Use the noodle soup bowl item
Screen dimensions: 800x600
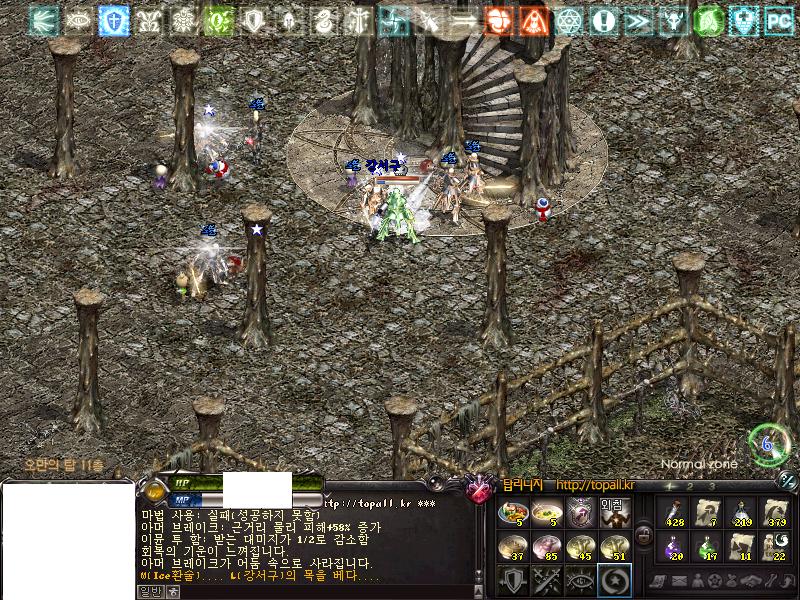(x=546, y=513)
